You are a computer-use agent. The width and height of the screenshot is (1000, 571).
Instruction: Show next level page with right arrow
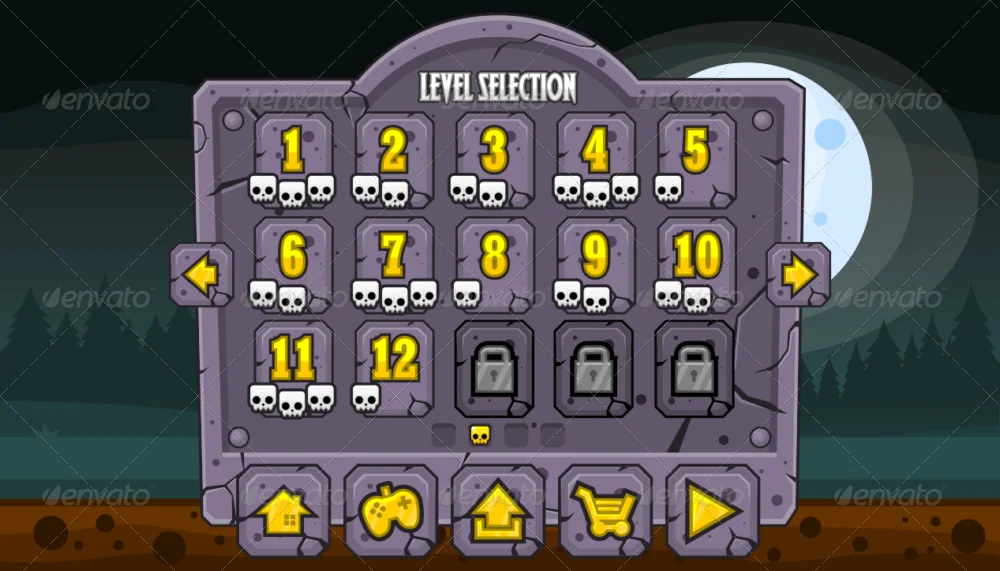click(x=798, y=275)
